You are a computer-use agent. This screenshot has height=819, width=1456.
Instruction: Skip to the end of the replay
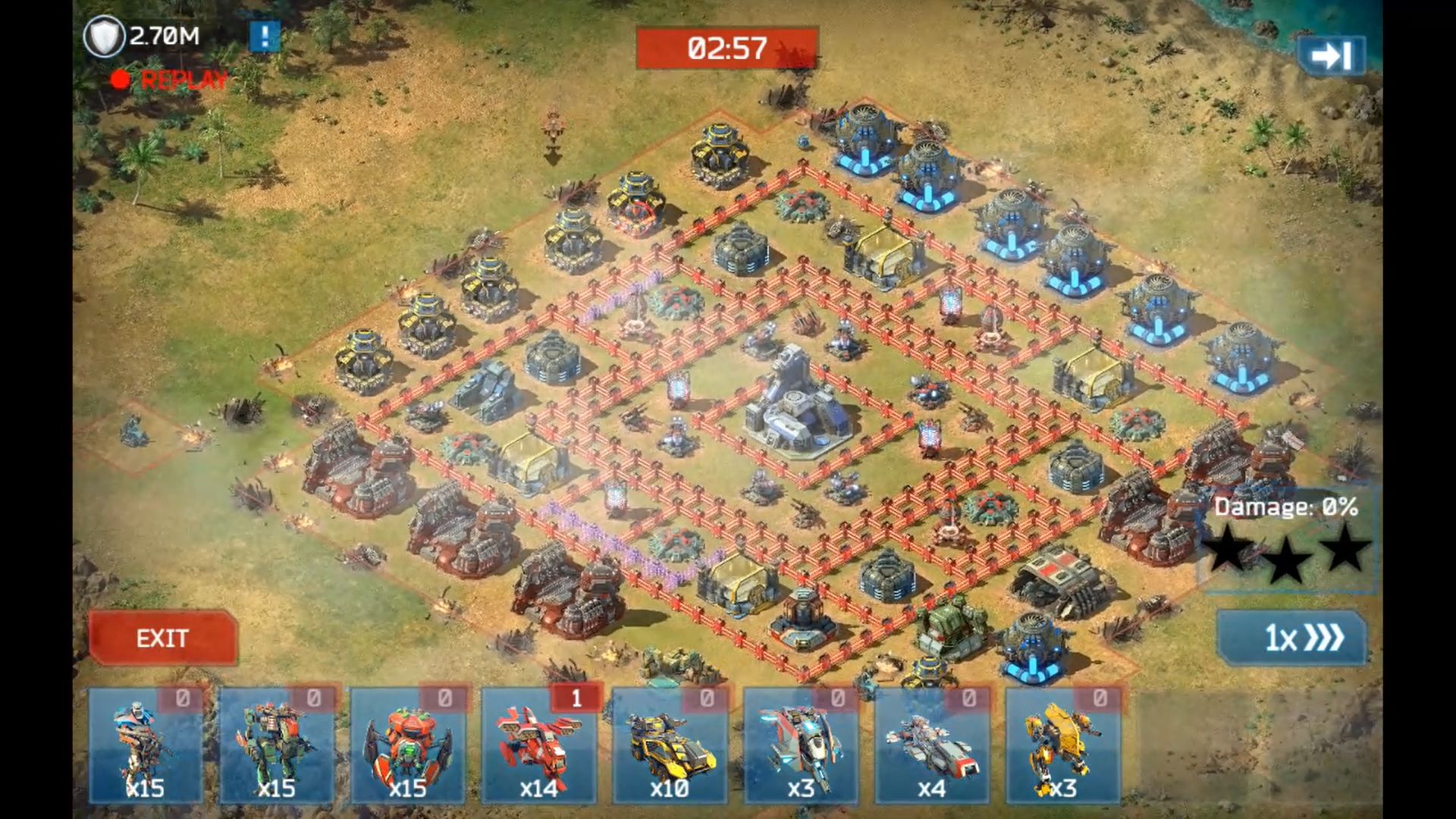tap(1331, 55)
